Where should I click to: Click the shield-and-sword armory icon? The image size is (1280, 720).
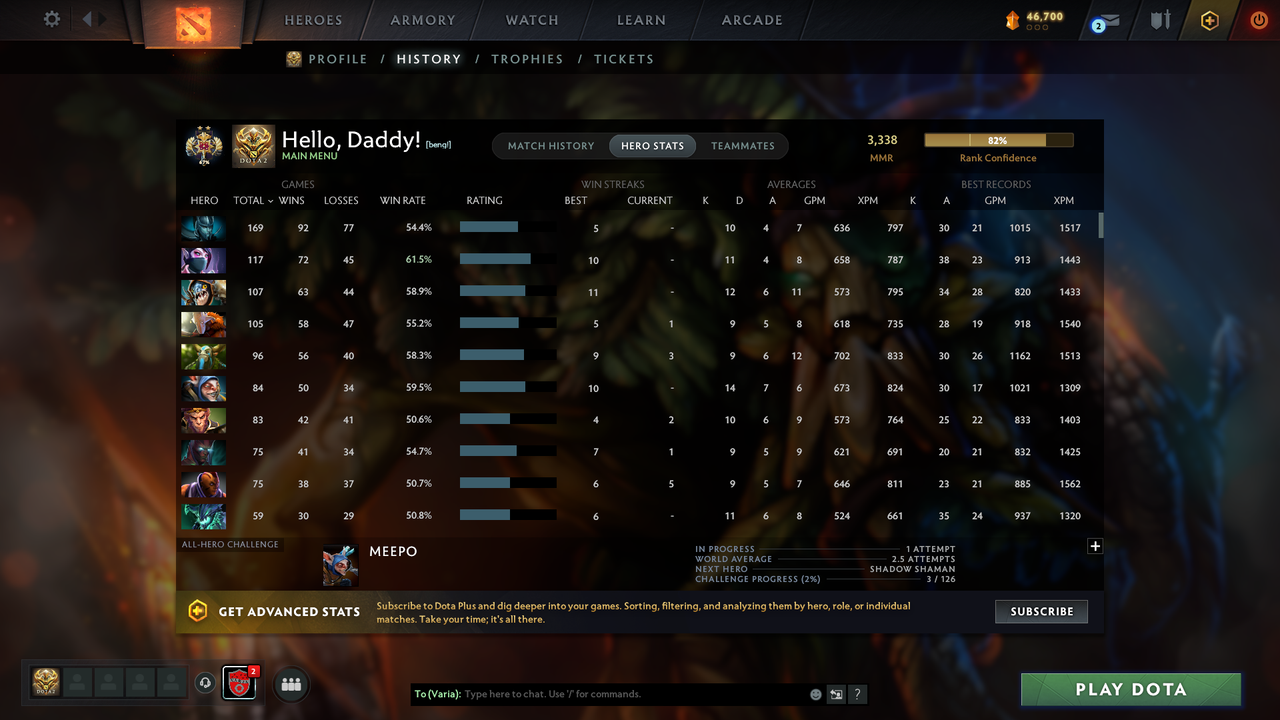click(x=1159, y=19)
